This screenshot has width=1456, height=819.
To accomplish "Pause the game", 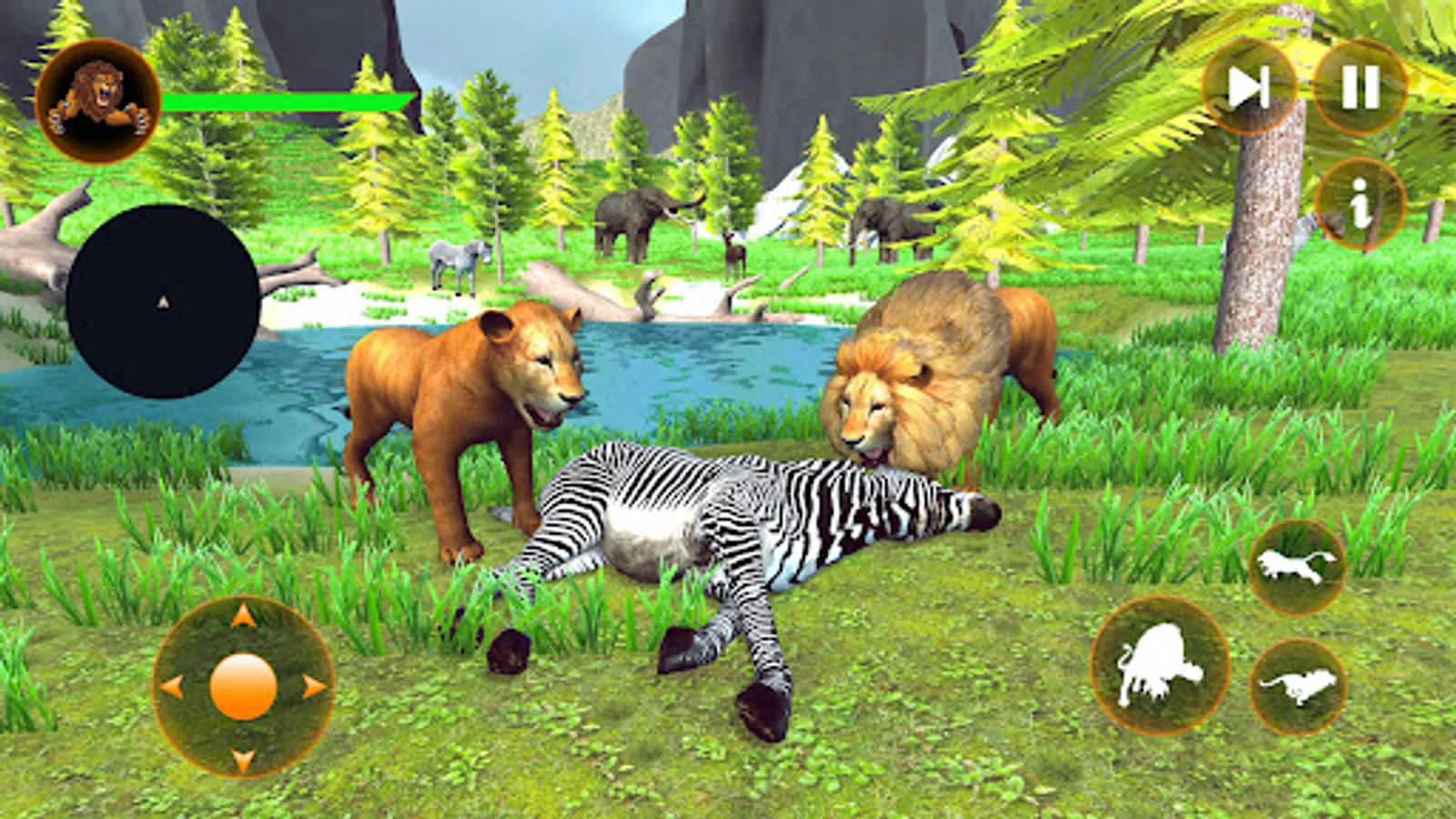I will click(x=1359, y=86).
